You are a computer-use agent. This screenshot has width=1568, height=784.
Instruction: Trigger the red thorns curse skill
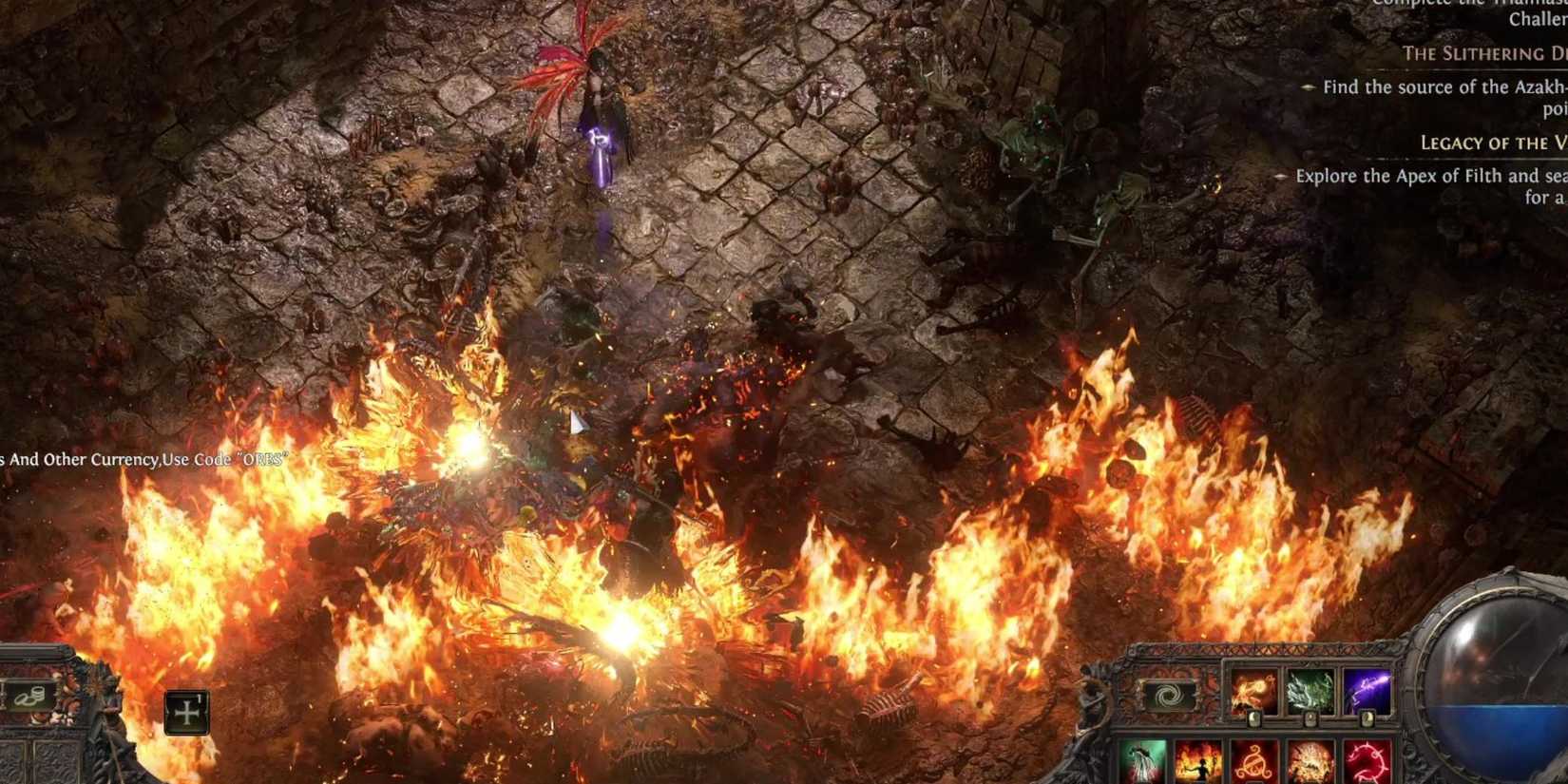click(1366, 760)
